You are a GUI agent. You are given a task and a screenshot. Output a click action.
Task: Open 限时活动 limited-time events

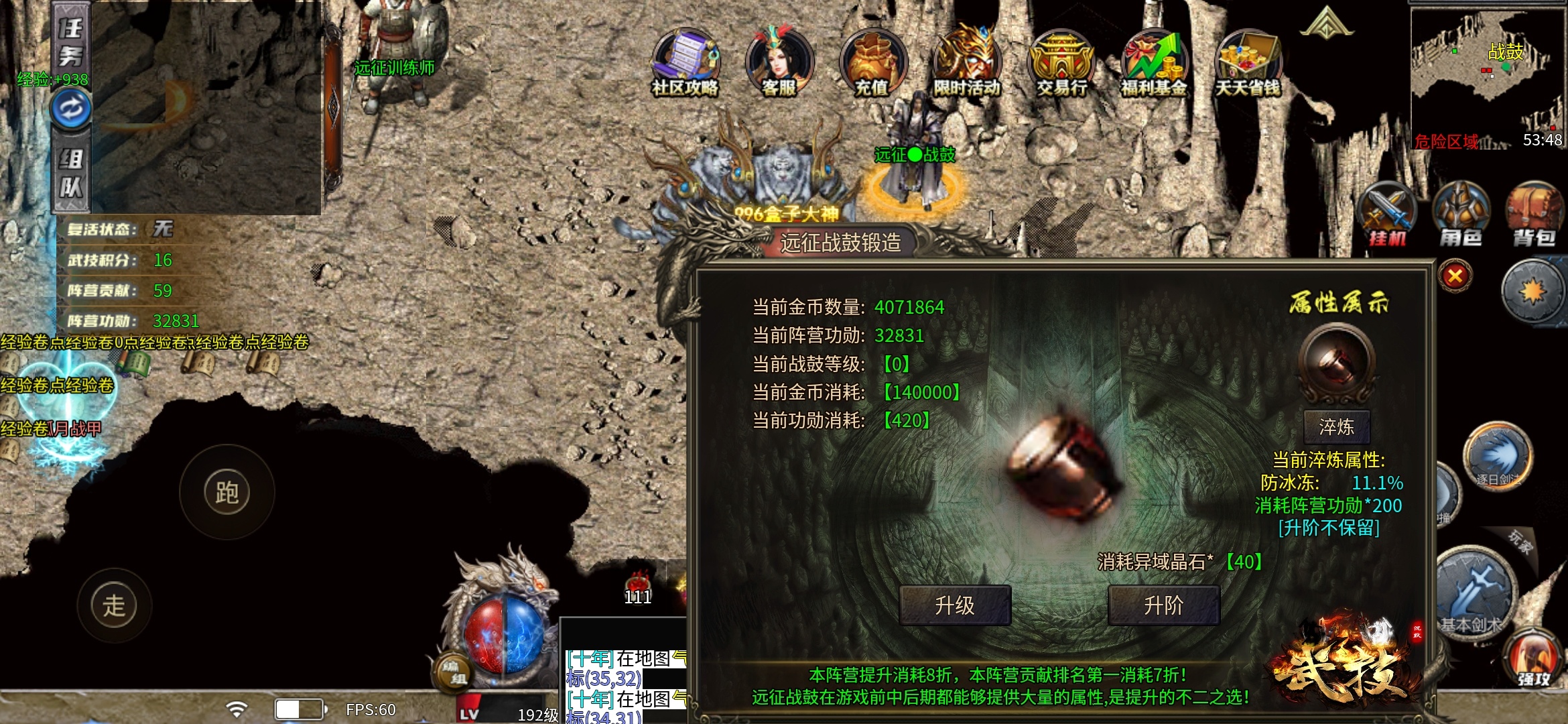pos(966,64)
